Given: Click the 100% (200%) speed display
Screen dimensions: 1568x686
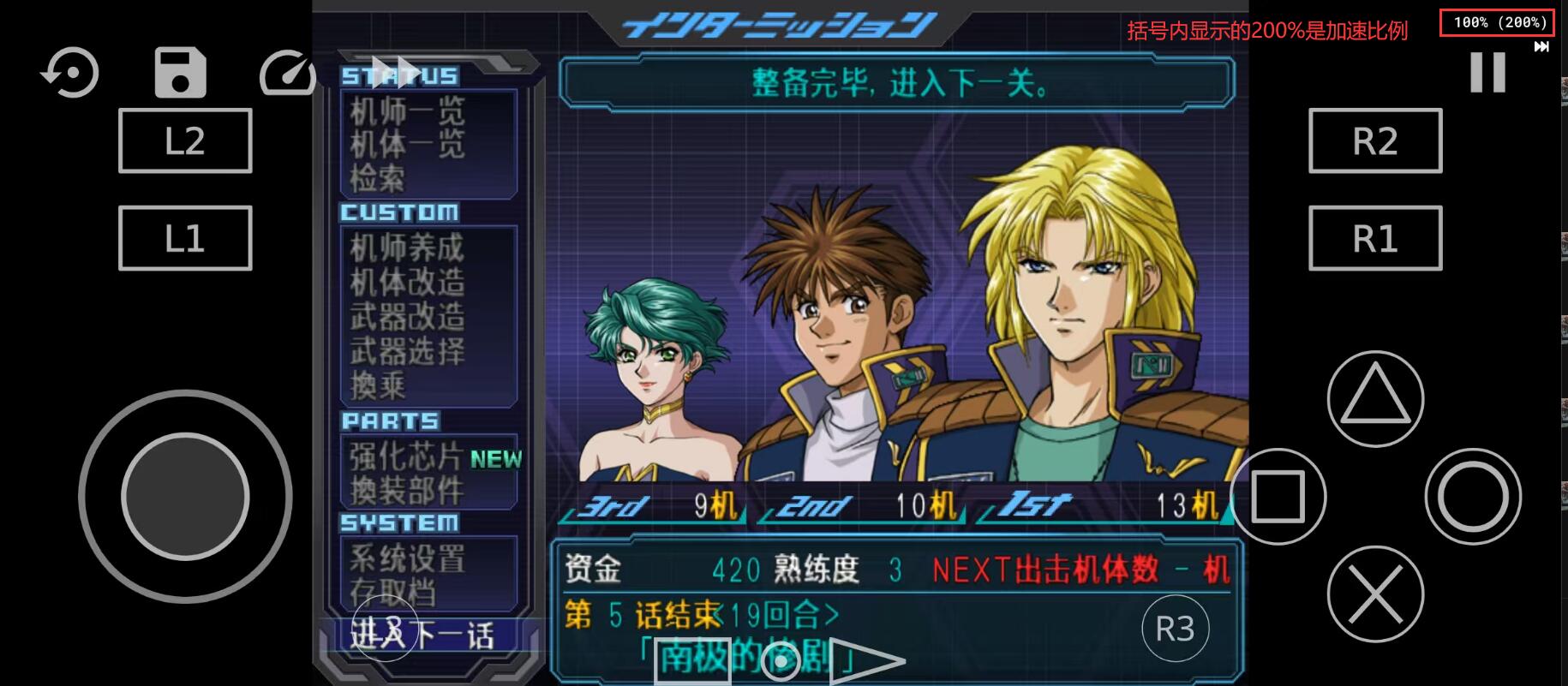Looking at the screenshot, I should point(1496,22).
